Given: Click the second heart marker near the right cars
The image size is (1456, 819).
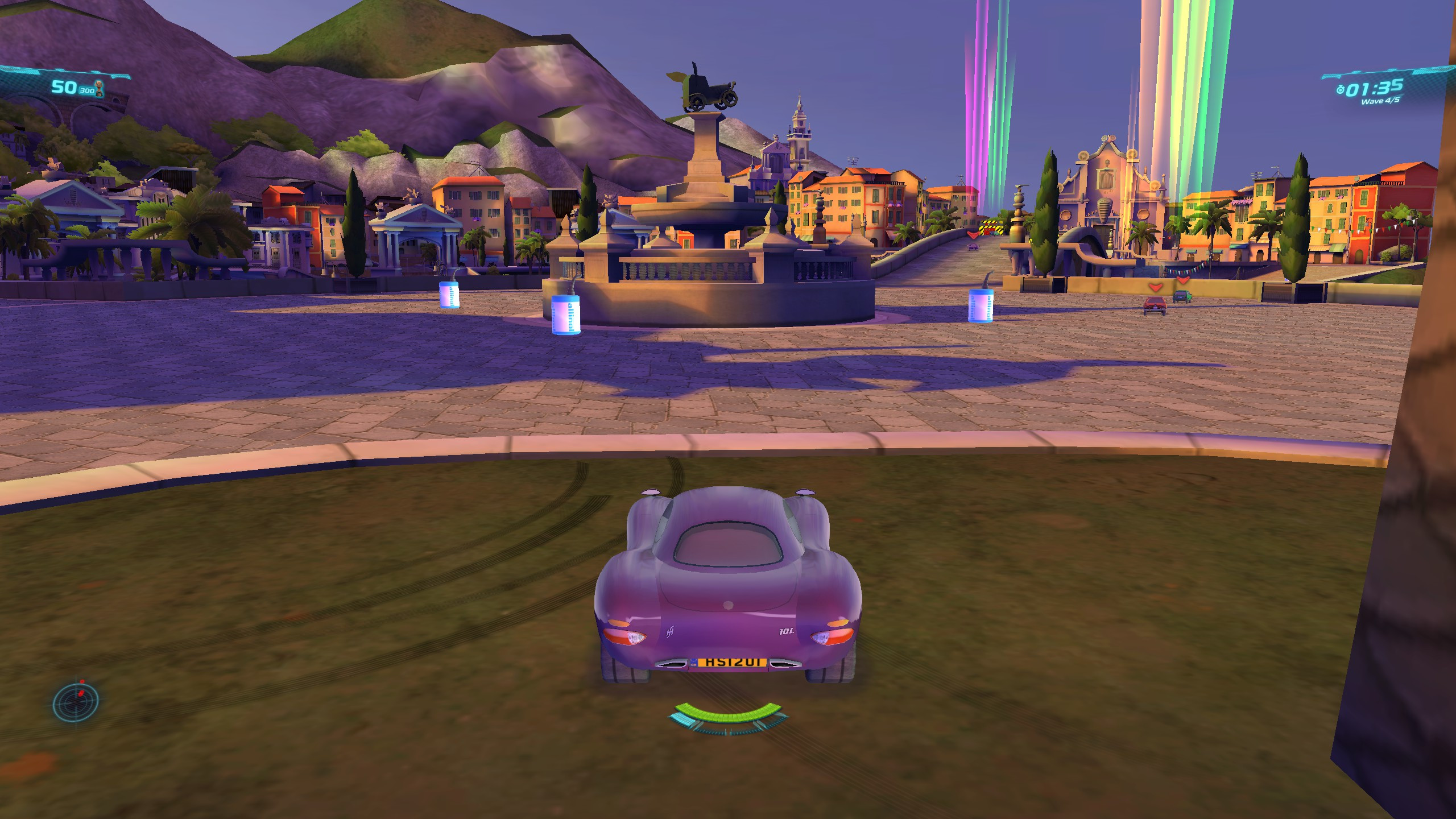Looking at the screenshot, I should point(1183,281).
